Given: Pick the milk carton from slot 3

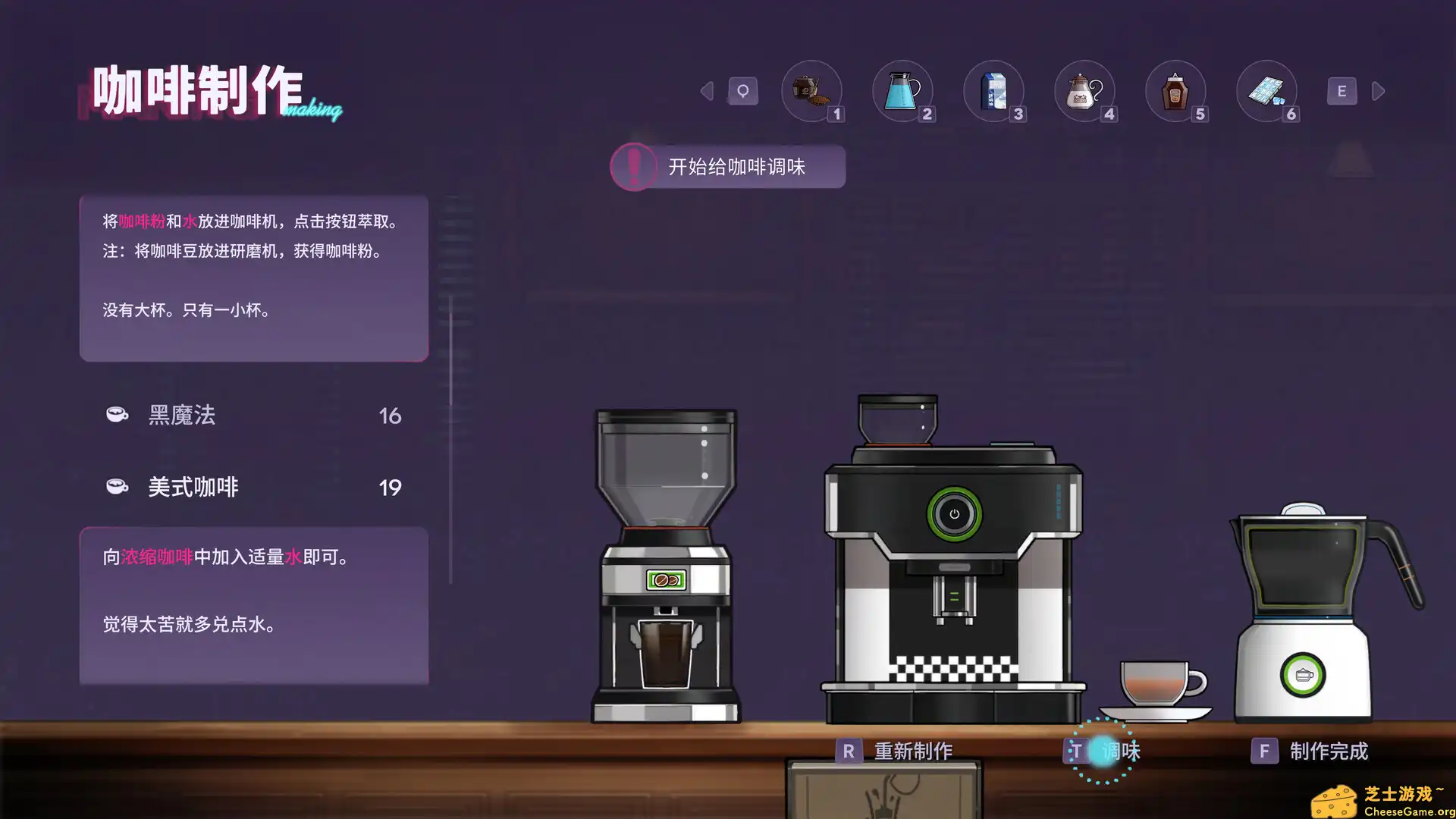Looking at the screenshot, I should [994, 89].
